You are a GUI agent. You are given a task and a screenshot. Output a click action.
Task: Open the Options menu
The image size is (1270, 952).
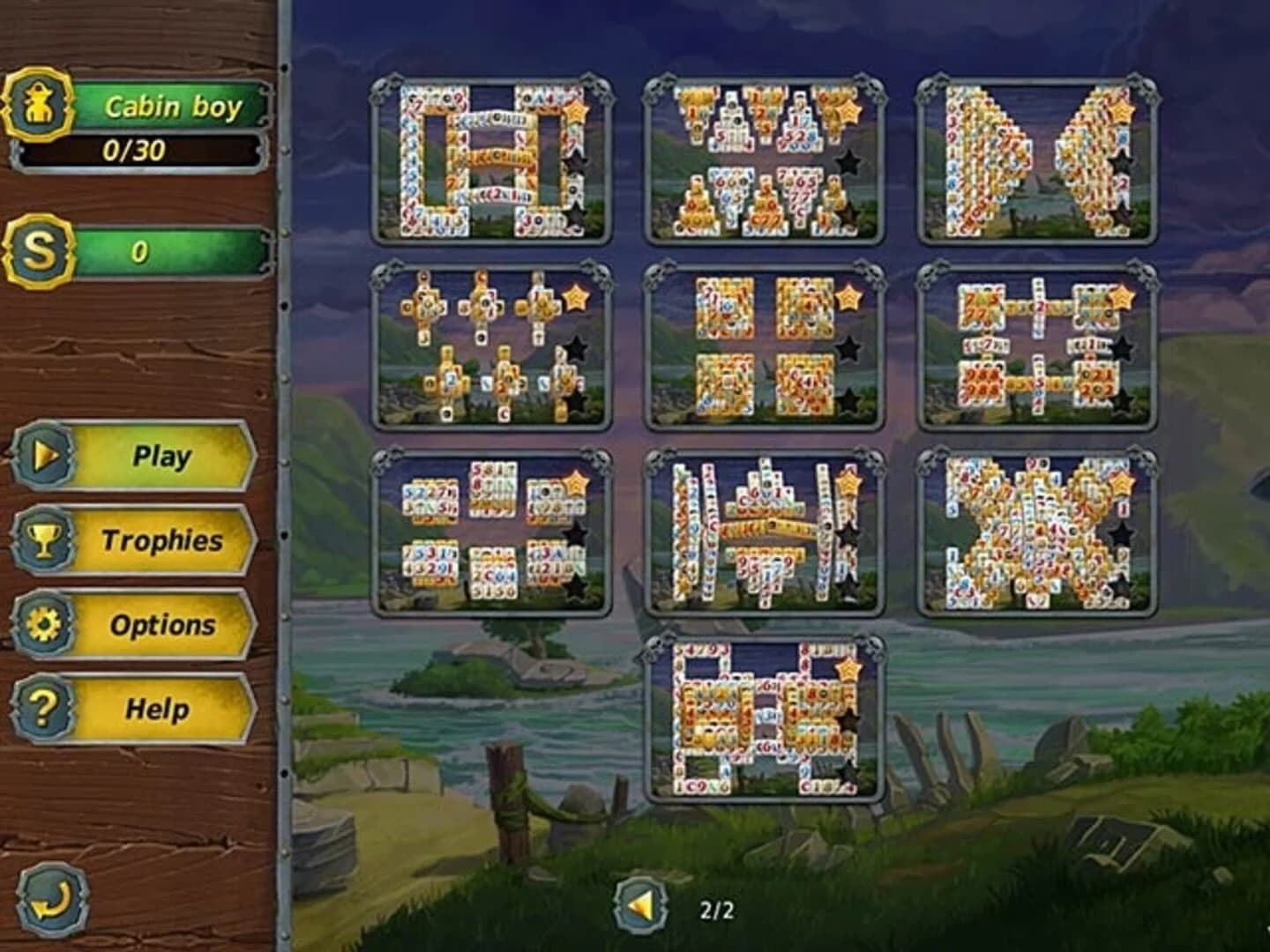(x=163, y=625)
